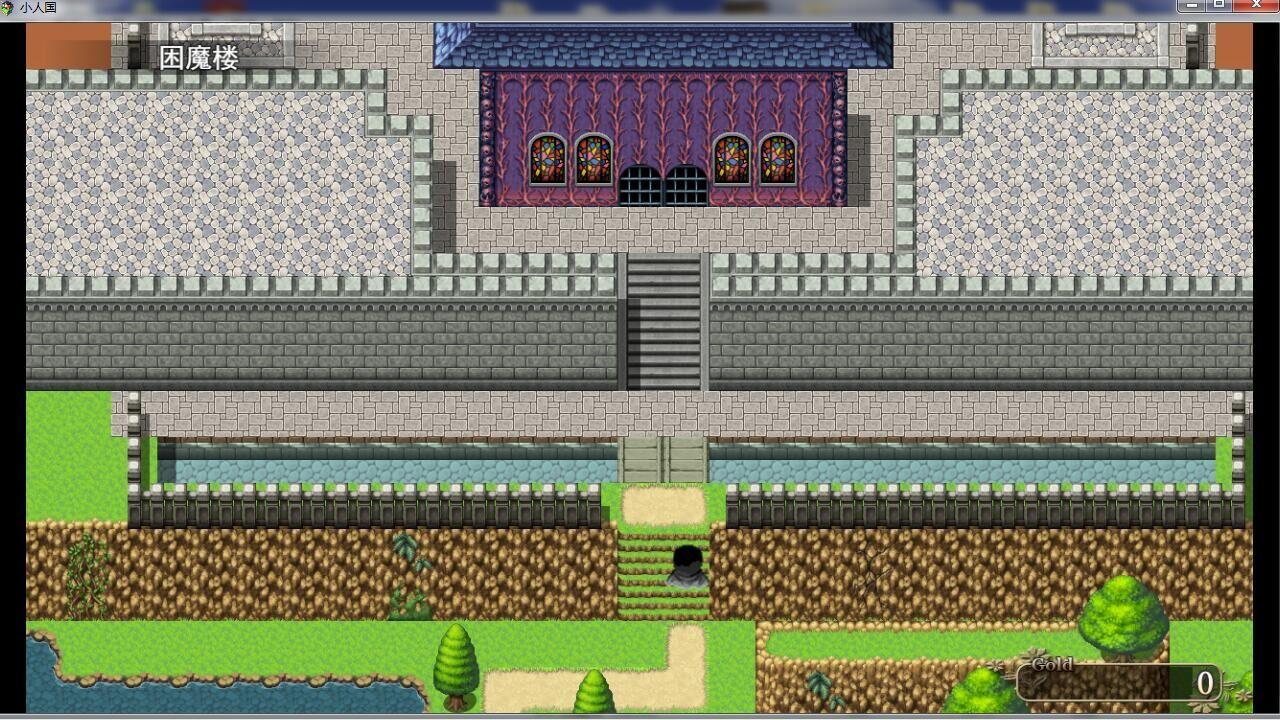Click the left stained-glass window of the tower

(x=545, y=158)
